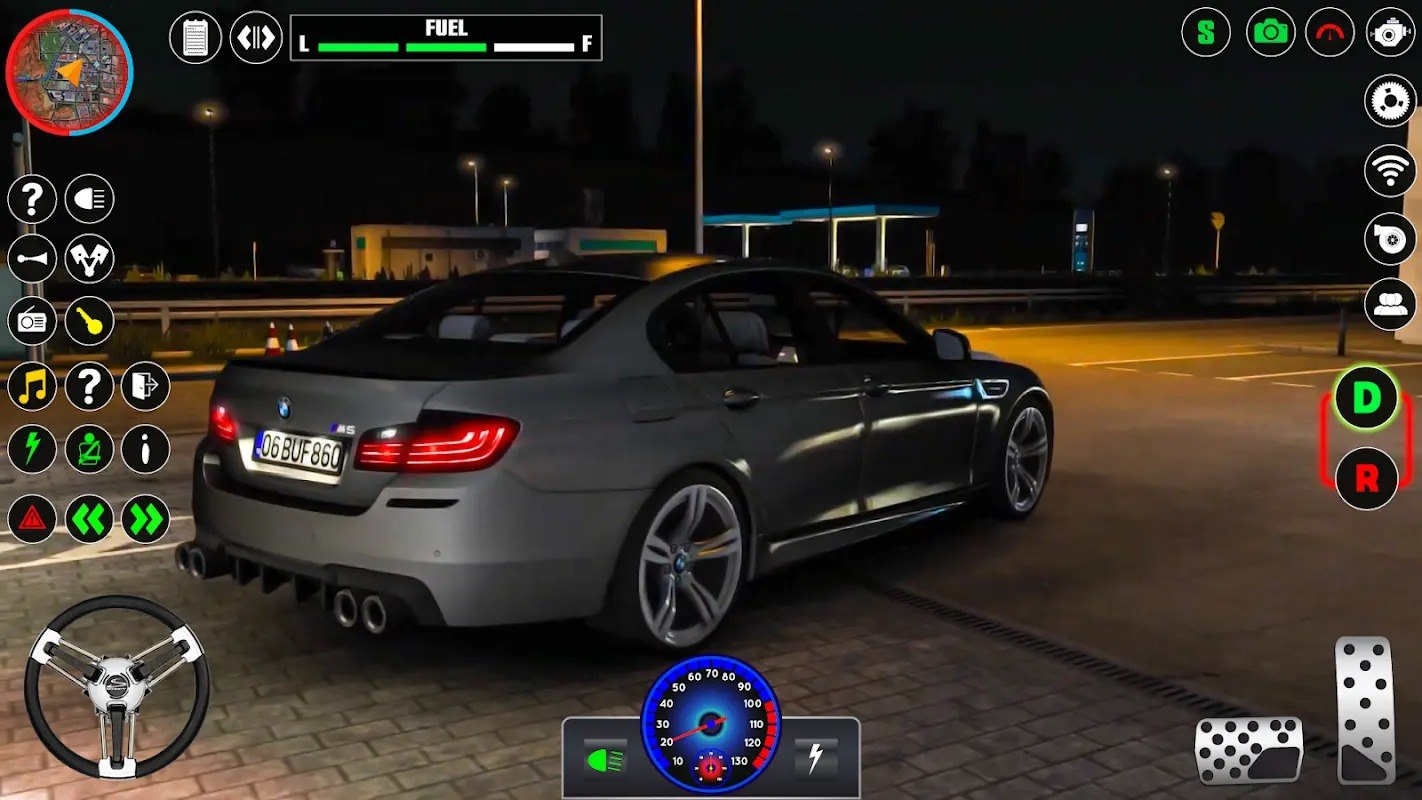Toggle the yellow music note button

[32, 386]
